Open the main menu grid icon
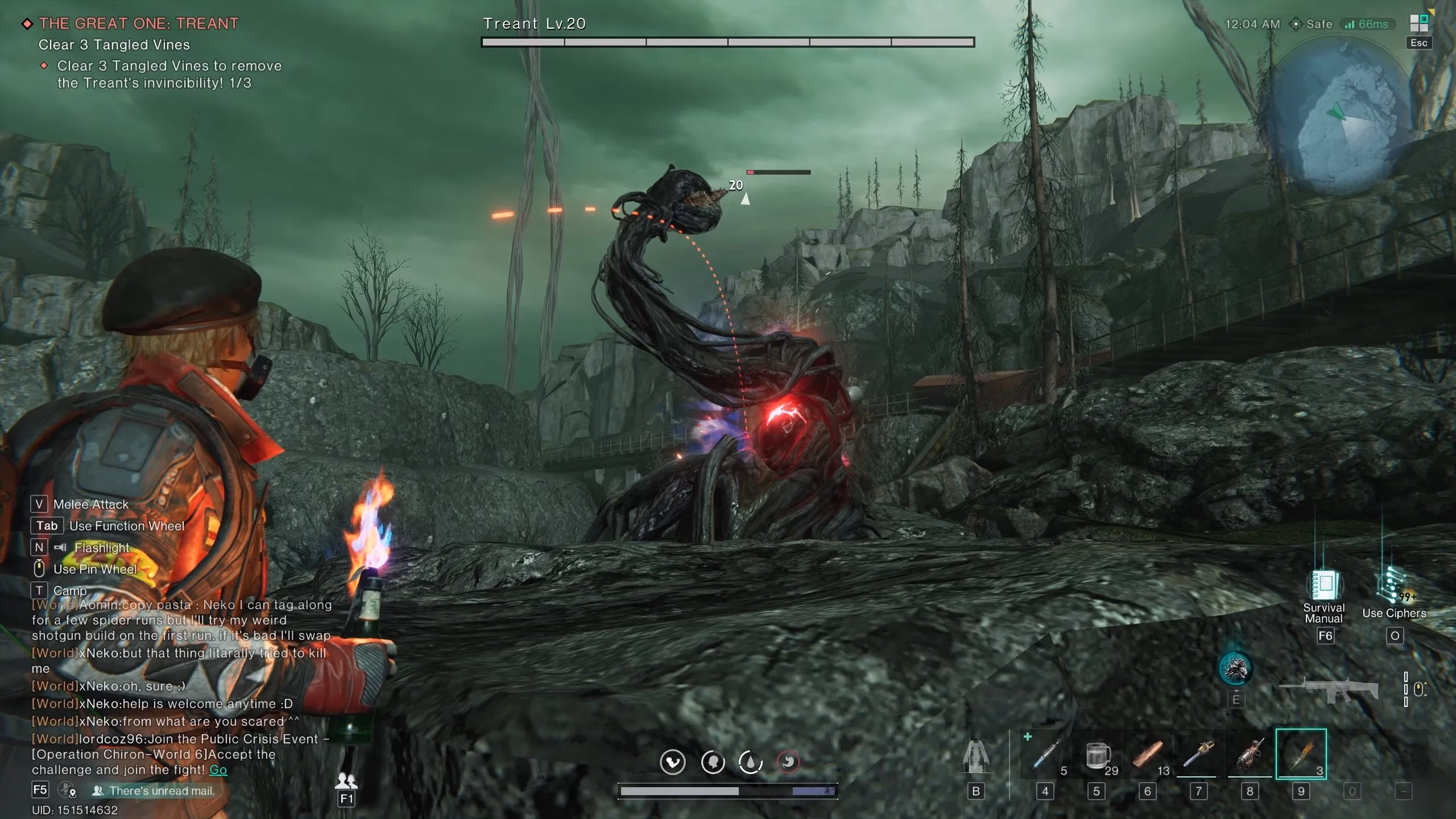Screen dimensions: 1456x819 pos(1418,23)
